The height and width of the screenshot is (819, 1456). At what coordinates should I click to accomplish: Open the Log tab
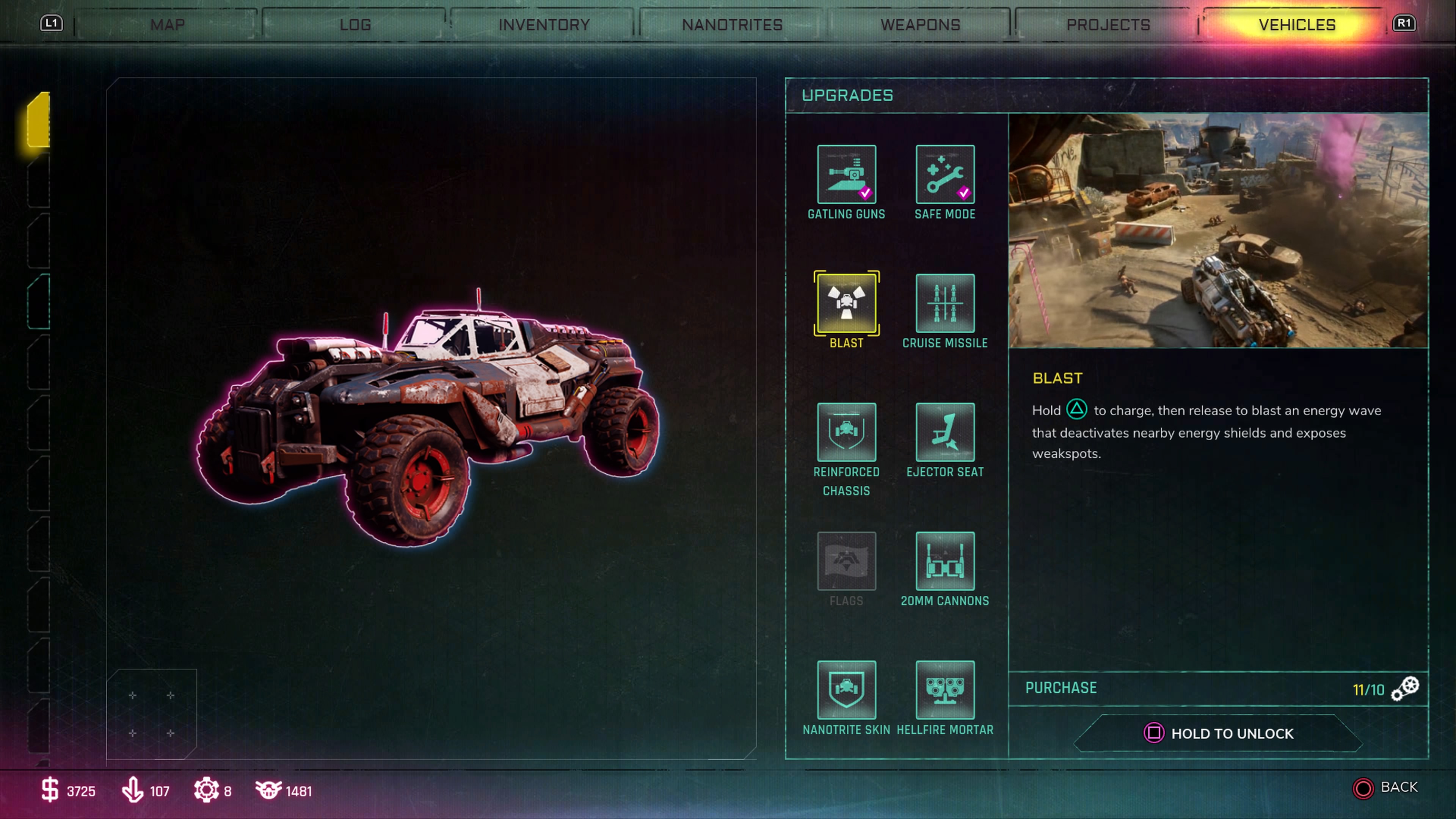(x=355, y=25)
